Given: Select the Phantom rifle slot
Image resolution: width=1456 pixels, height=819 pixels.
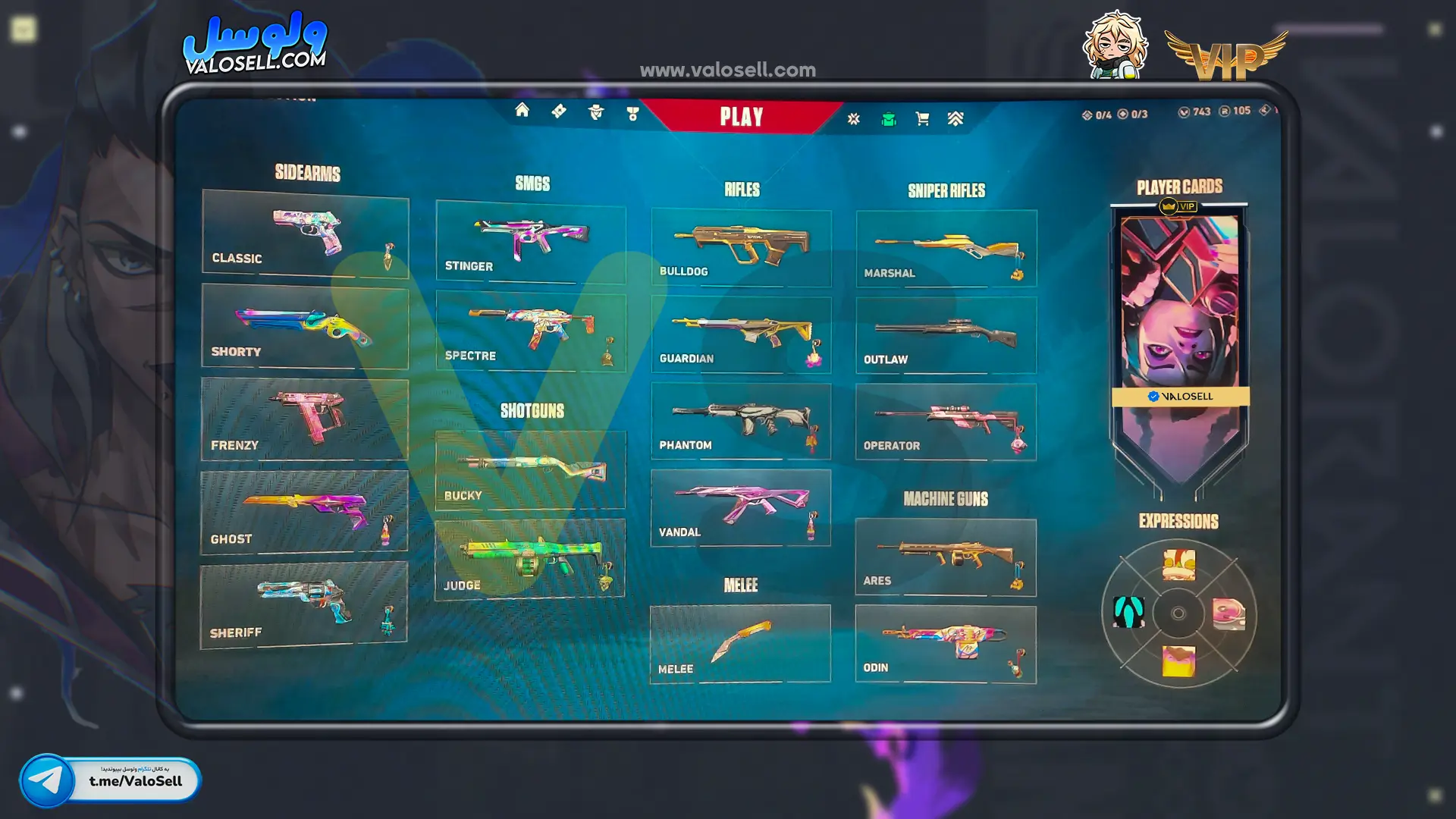Looking at the screenshot, I should click(741, 421).
